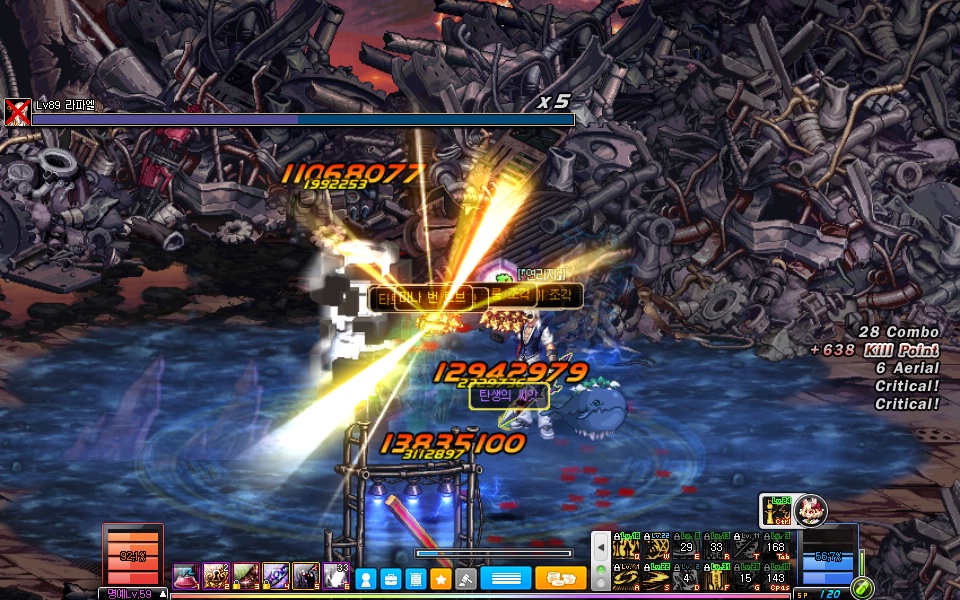This screenshot has width=960, height=600.
Task: Open the orange coin shop button
Action: [560, 578]
